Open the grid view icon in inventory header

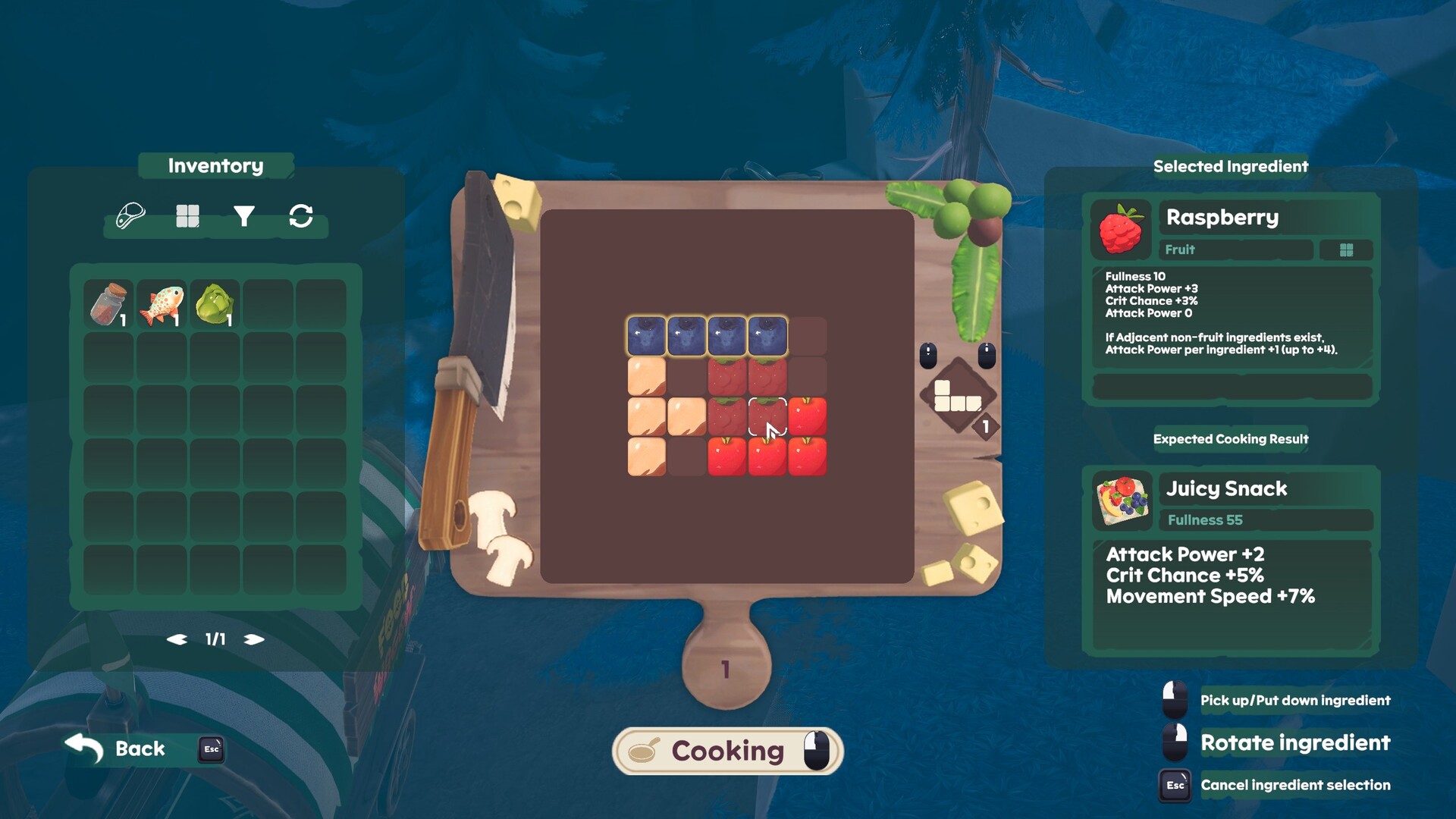point(188,215)
